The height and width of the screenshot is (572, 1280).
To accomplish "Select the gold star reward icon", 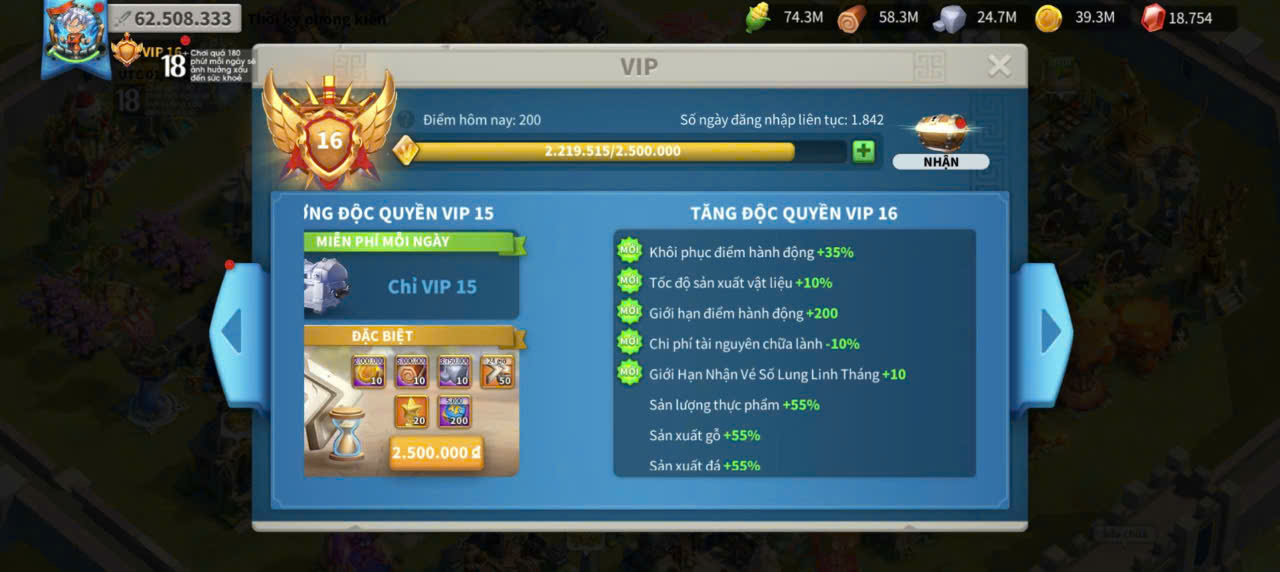I will tap(411, 411).
